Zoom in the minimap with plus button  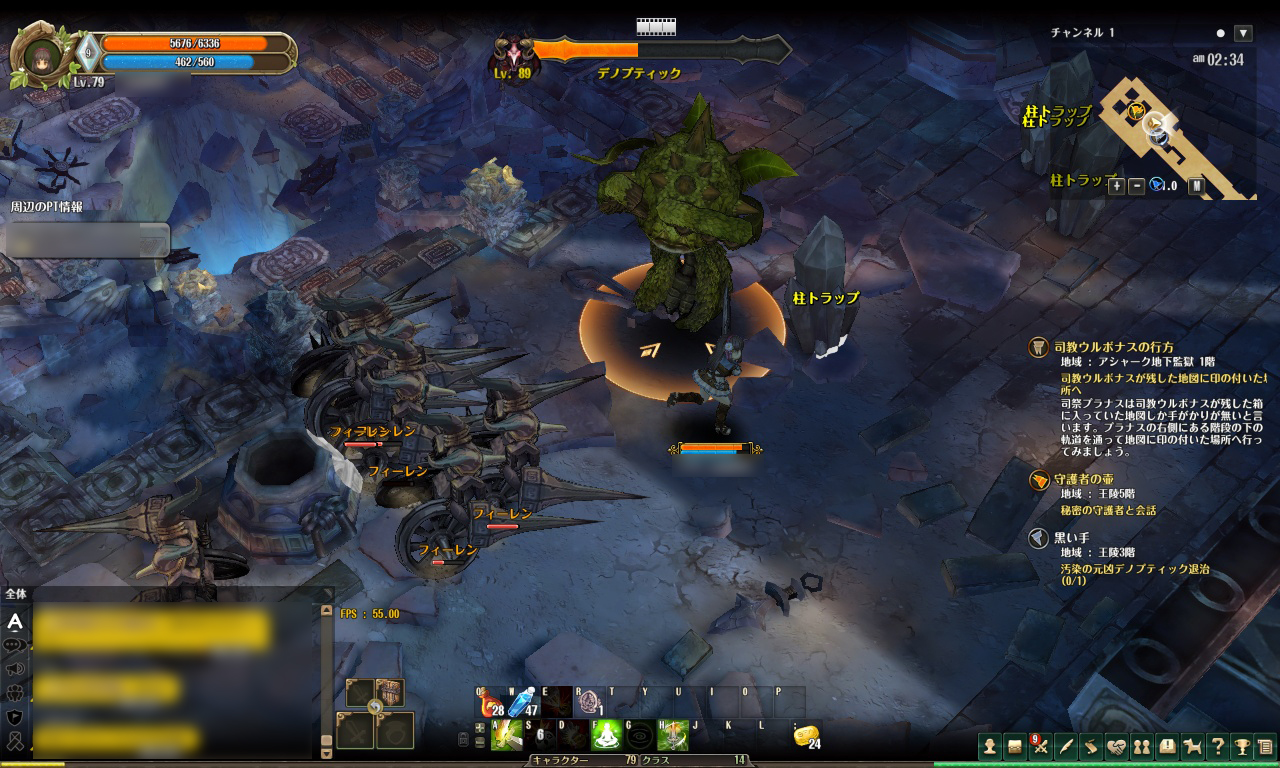point(1117,185)
